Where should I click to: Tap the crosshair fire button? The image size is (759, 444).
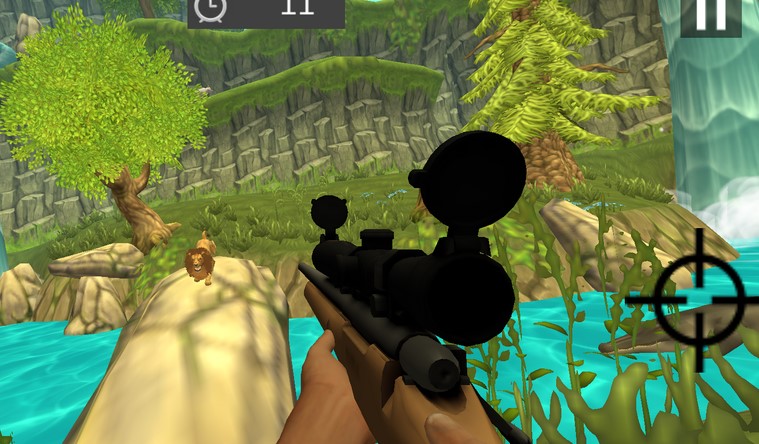tap(699, 299)
